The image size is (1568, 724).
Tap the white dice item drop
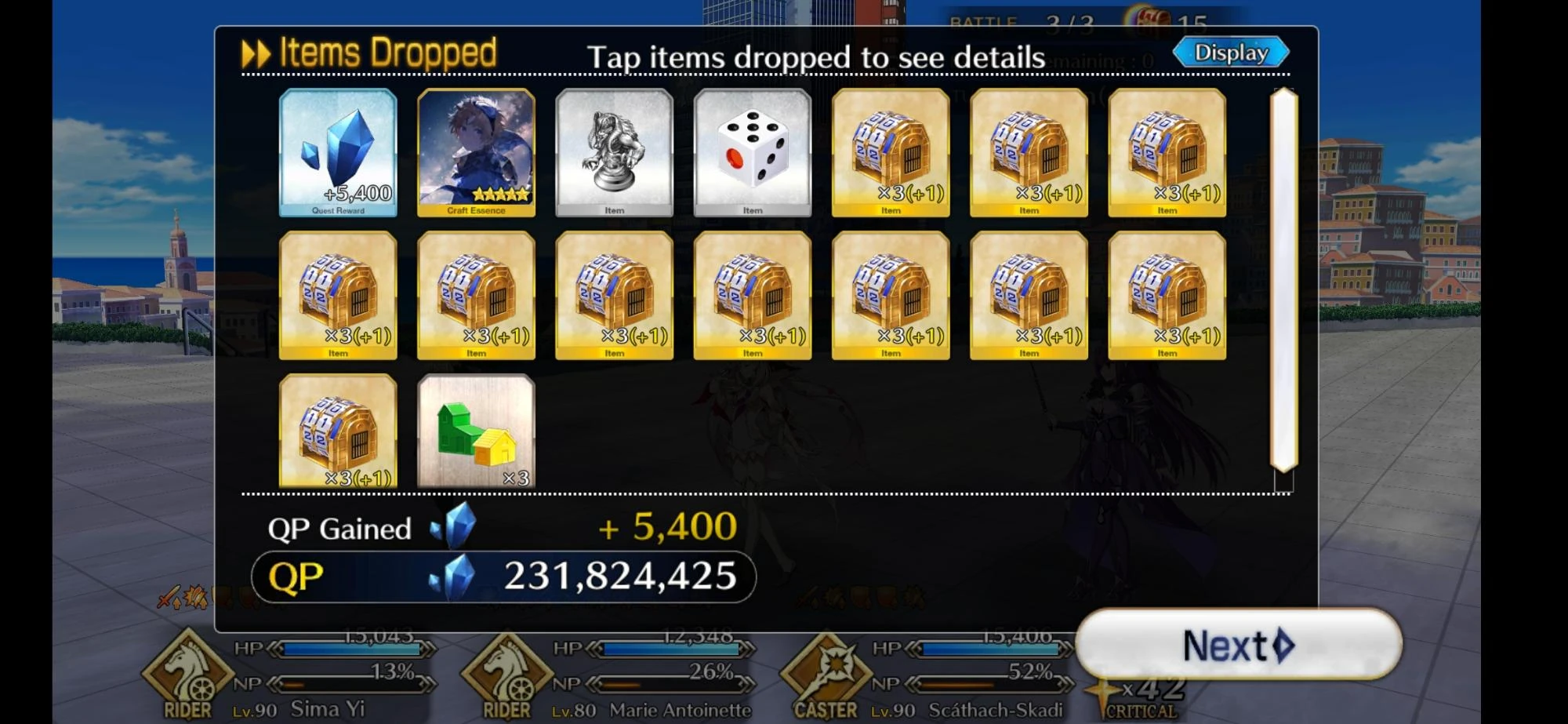[751, 151]
